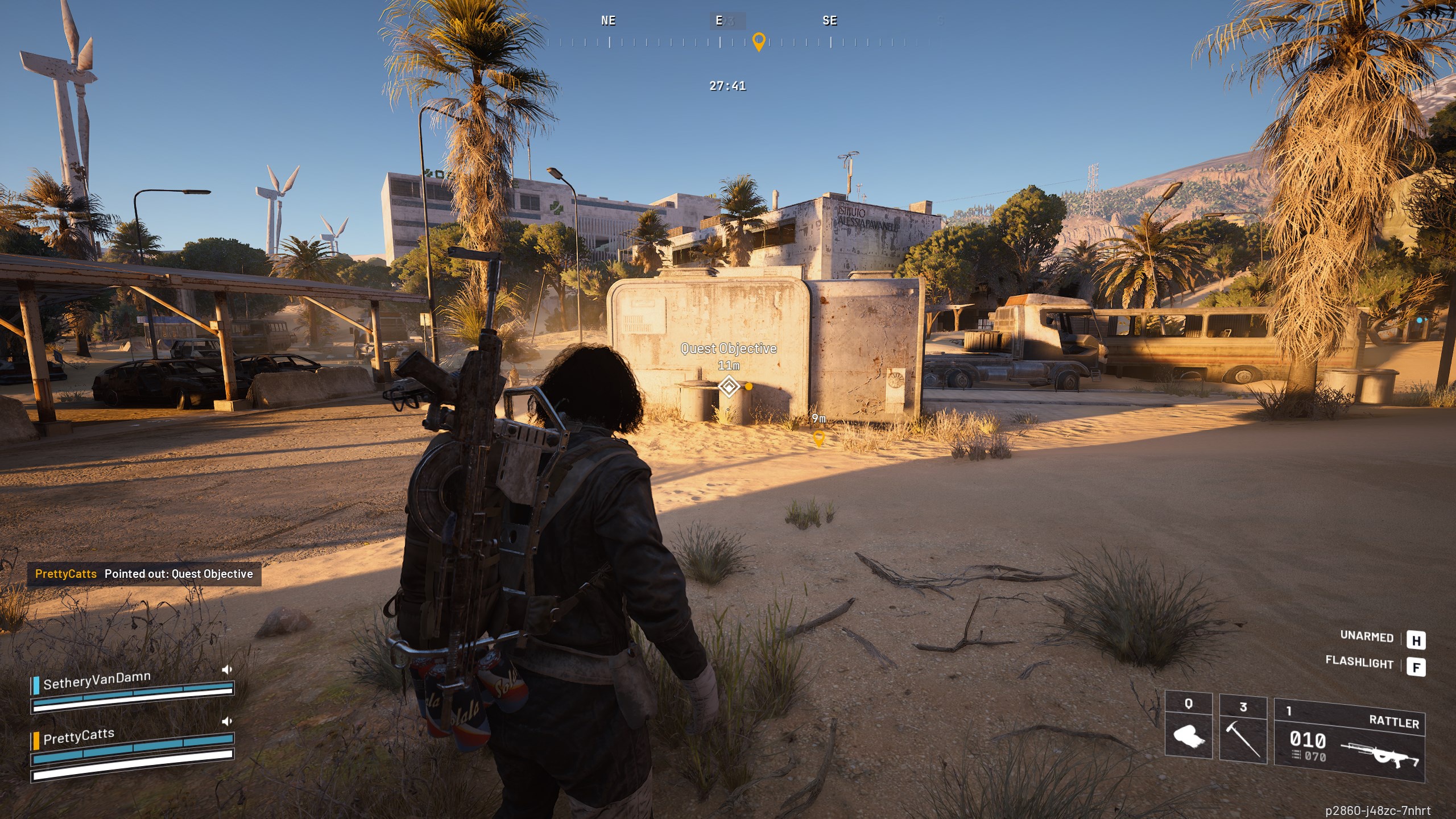Select squad member PrettyCatts' name
1456x819 pixels.
tap(78, 737)
